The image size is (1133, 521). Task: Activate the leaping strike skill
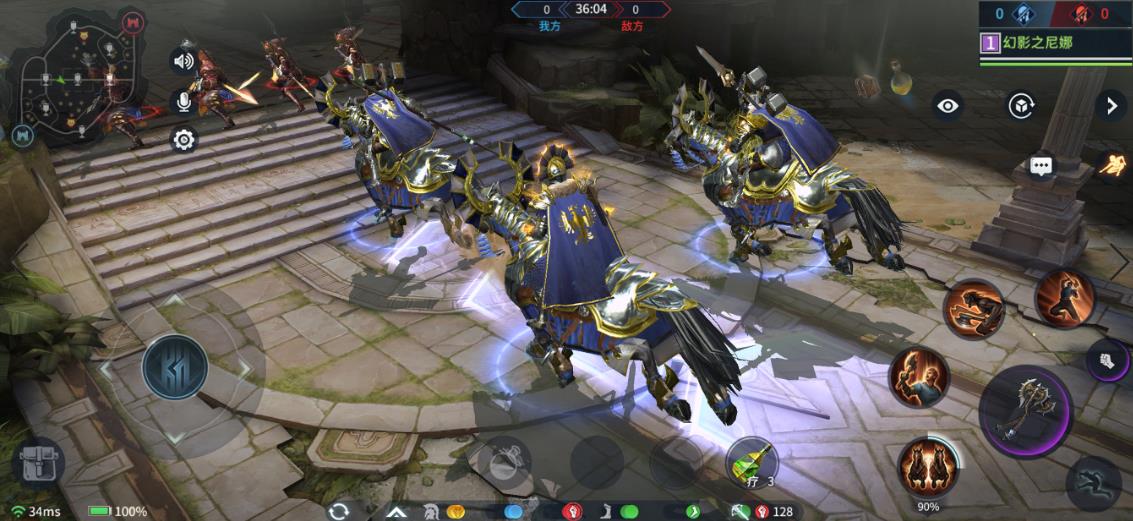pos(1064,297)
